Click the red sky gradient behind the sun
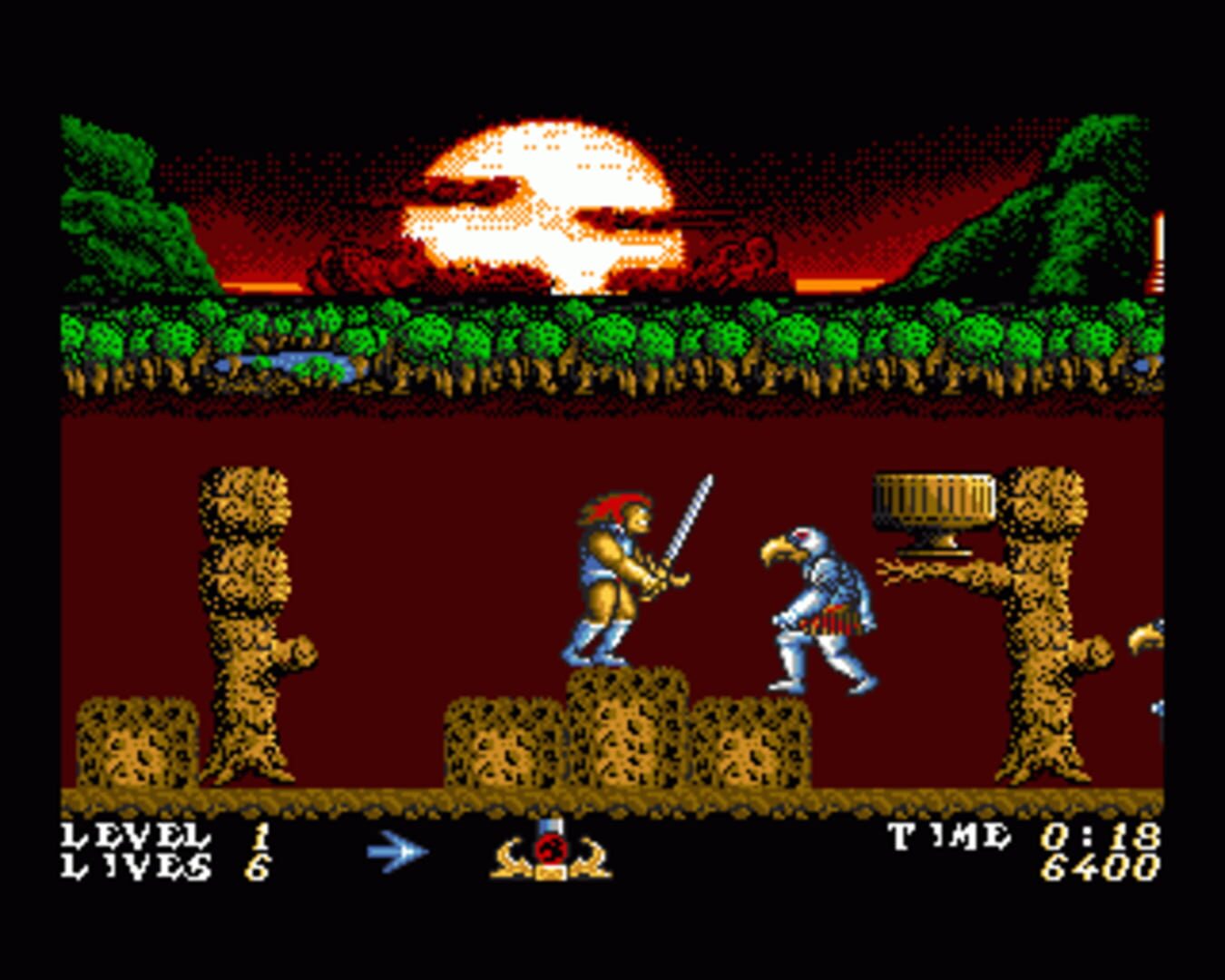 [x=817, y=227]
